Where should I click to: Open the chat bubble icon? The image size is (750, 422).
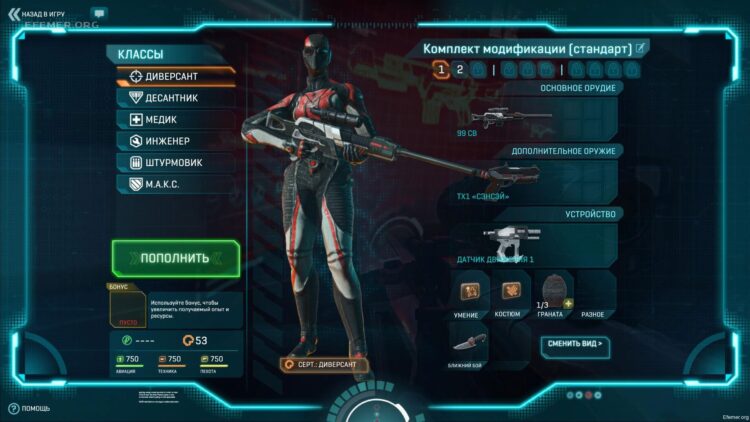coord(98,13)
